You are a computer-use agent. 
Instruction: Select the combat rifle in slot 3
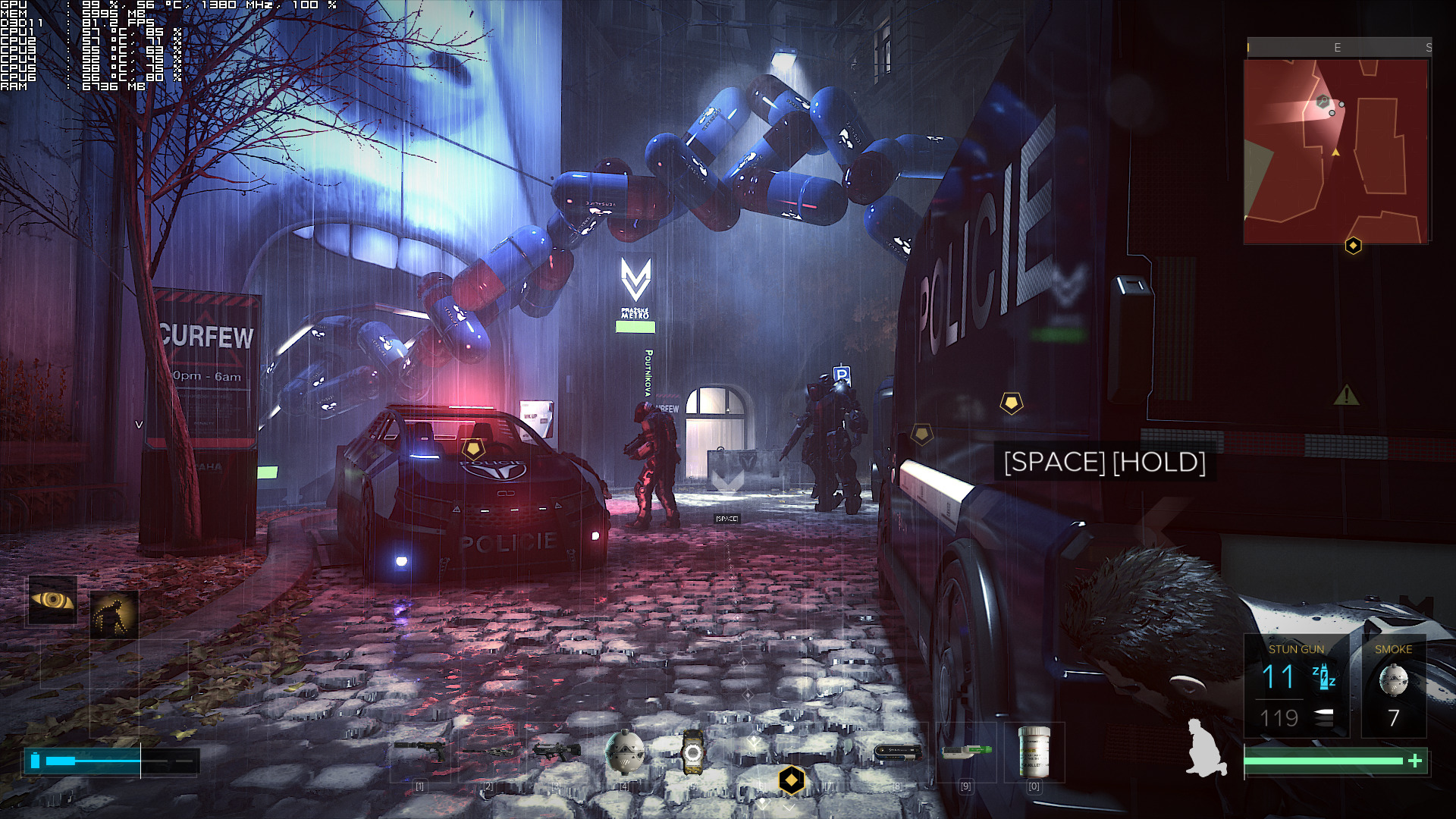coord(557,749)
